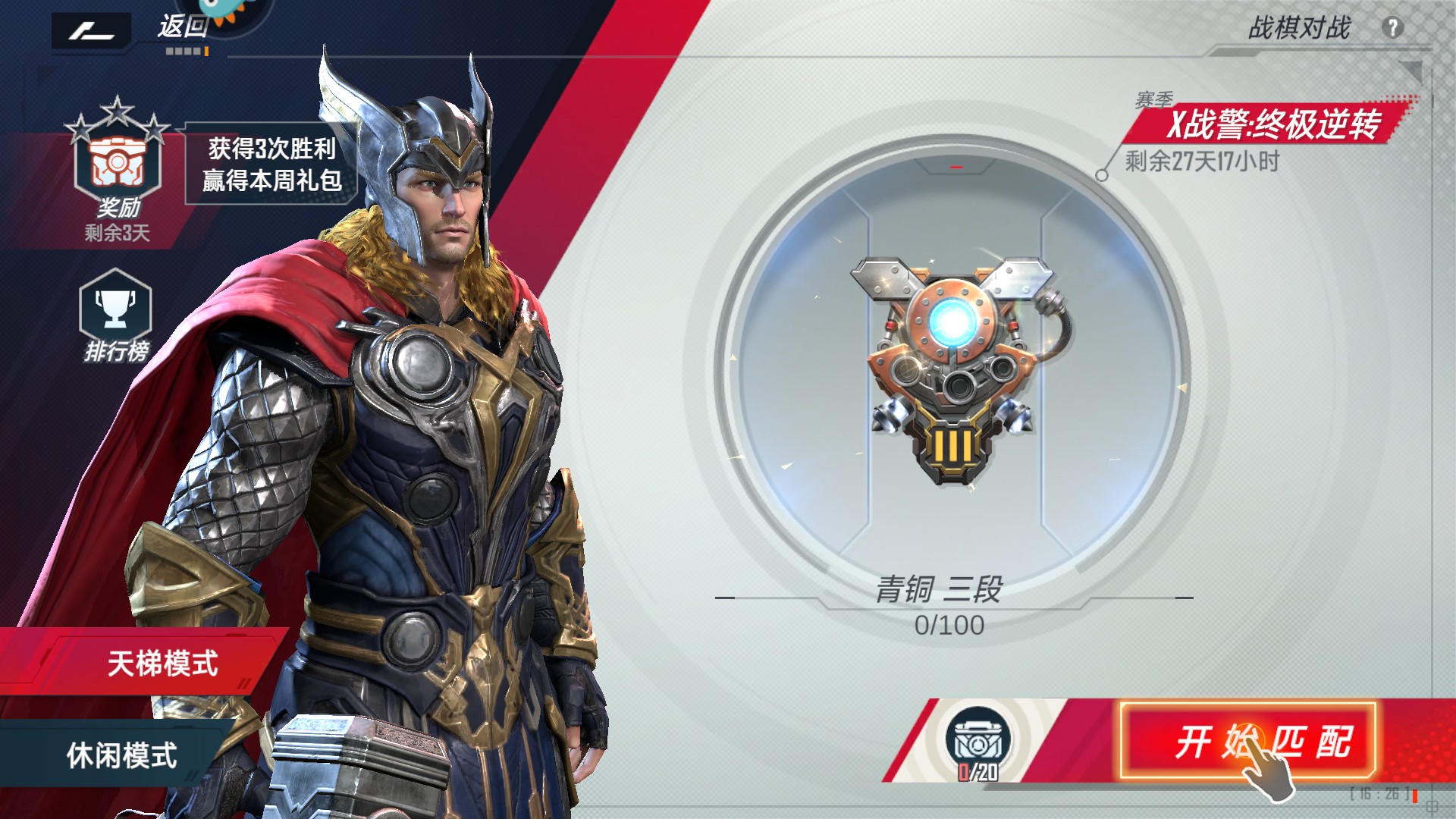This screenshot has width=1456, height=819.
Task: Switch to 天梯模式 ranked mode
Action: pyautogui.click(x=162, y=663)
